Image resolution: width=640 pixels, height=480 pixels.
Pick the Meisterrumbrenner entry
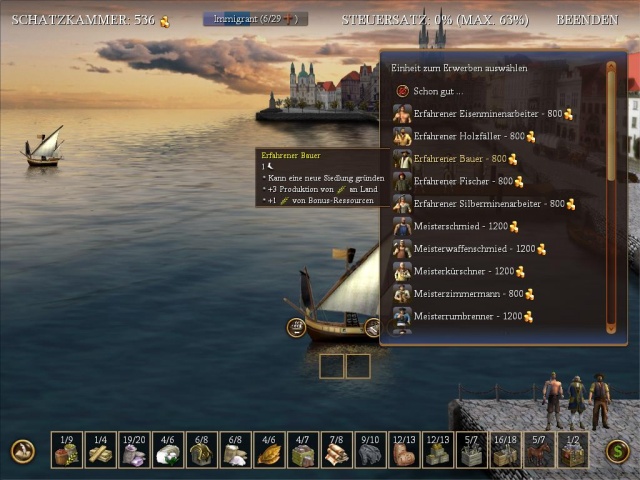[x=468, y=317]
